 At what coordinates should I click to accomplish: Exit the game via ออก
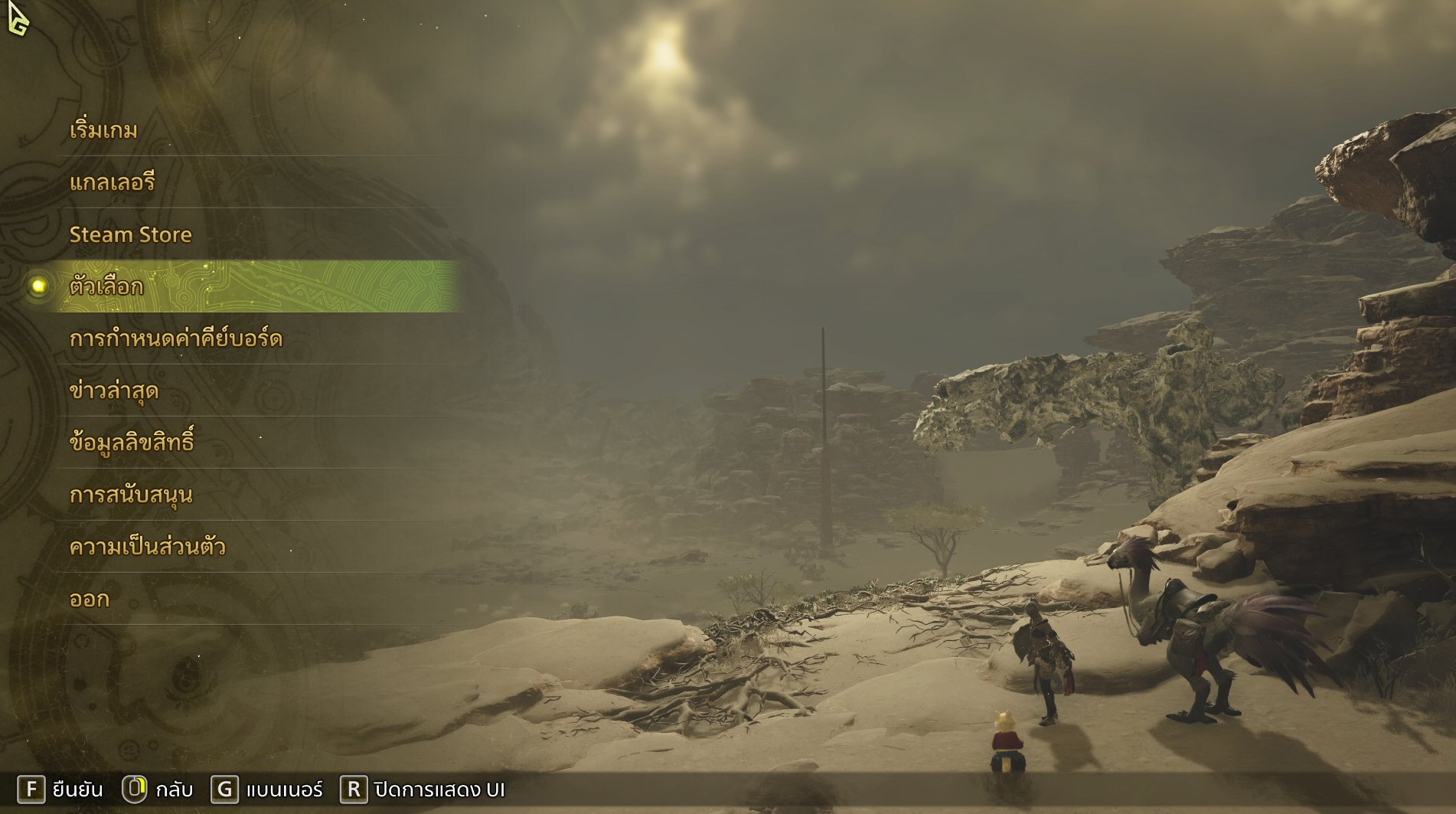tap(89, 599)
